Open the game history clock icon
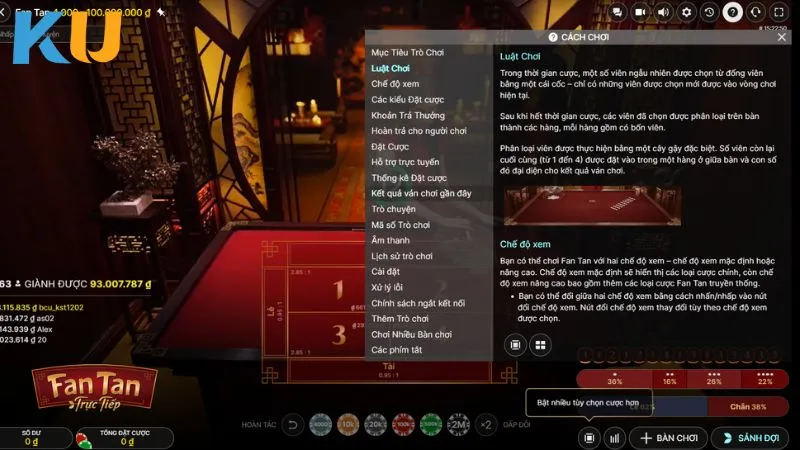The image size is (800, 450). (x=709, y=12)
